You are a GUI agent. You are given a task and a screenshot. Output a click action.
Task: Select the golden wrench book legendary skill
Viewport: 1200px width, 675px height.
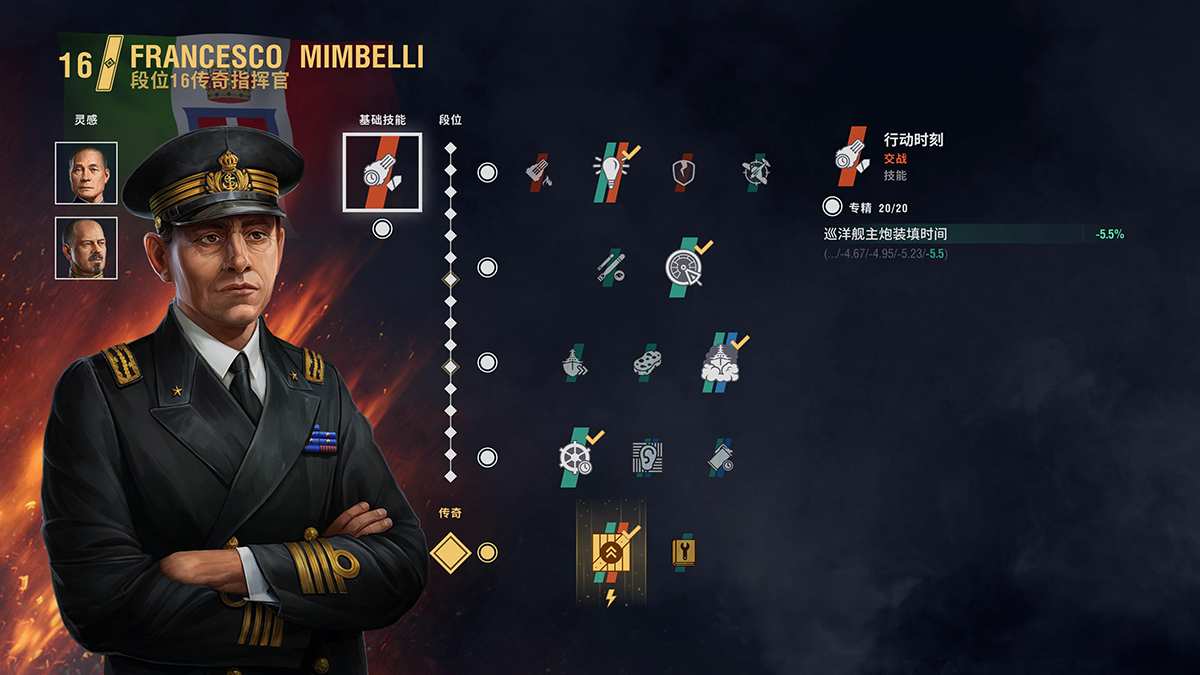coord(684,552)
